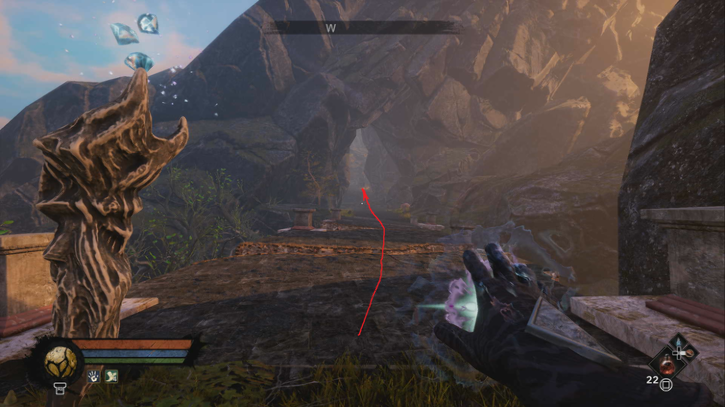This screenshot has height=407, width=725.
Task: Click the white hand status icon
Action: click(x=94, y=377)
